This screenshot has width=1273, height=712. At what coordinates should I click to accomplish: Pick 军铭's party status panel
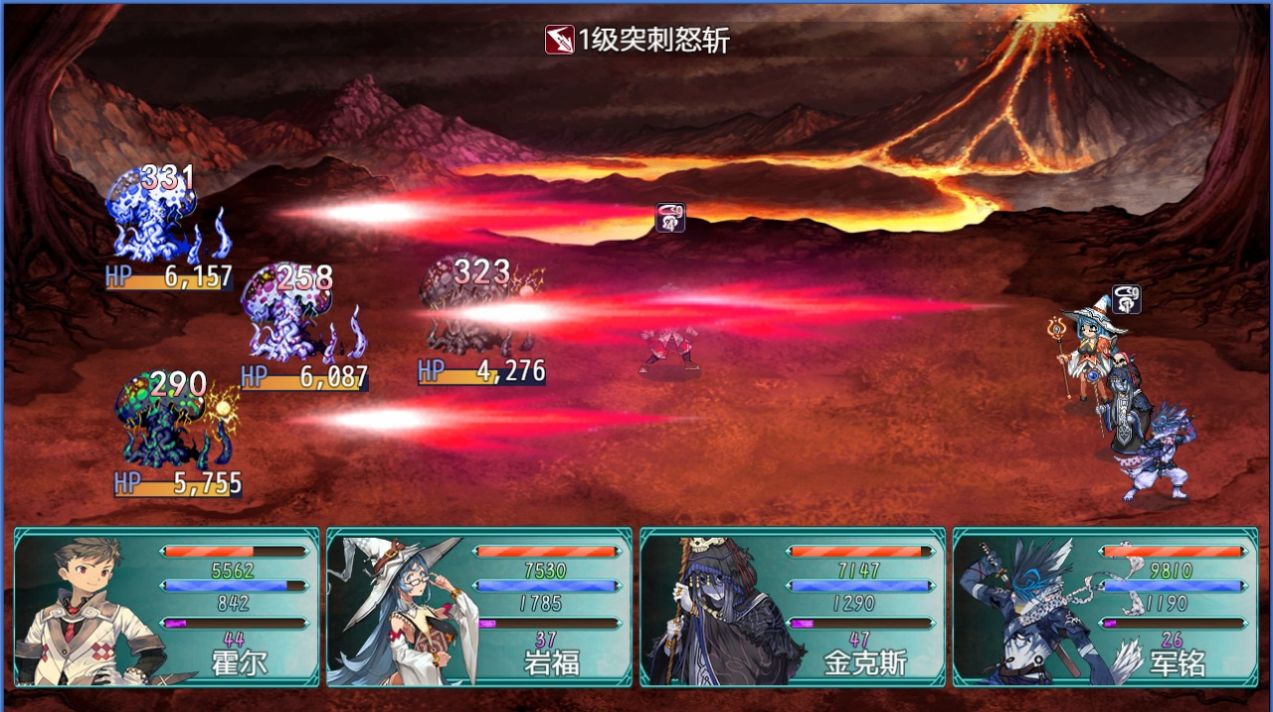click(x=1105, y=607)
